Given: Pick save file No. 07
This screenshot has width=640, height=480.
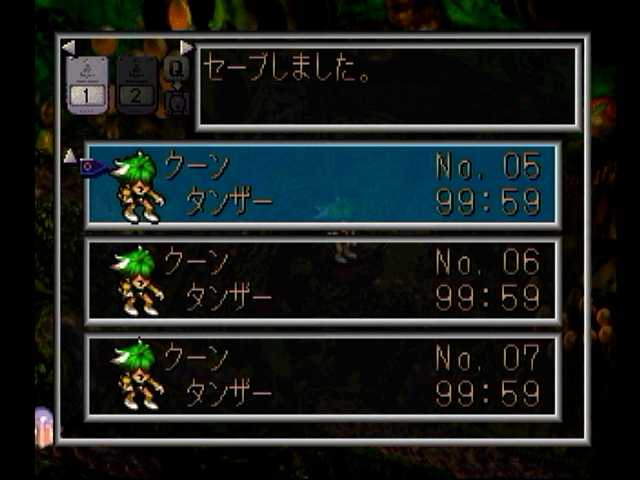Looking at the screenshot, I should click(322, 374).
